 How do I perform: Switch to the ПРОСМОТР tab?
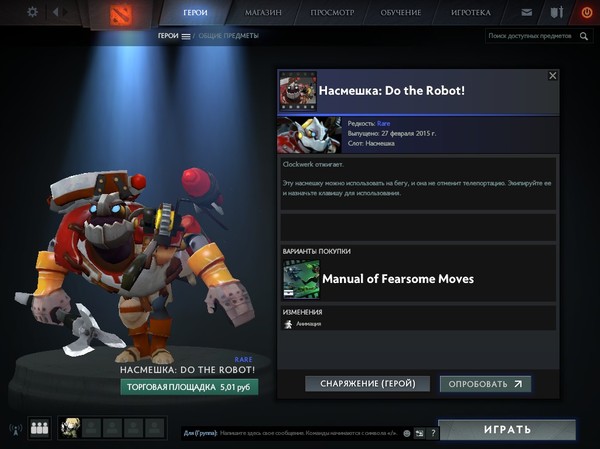click(333, 13)
